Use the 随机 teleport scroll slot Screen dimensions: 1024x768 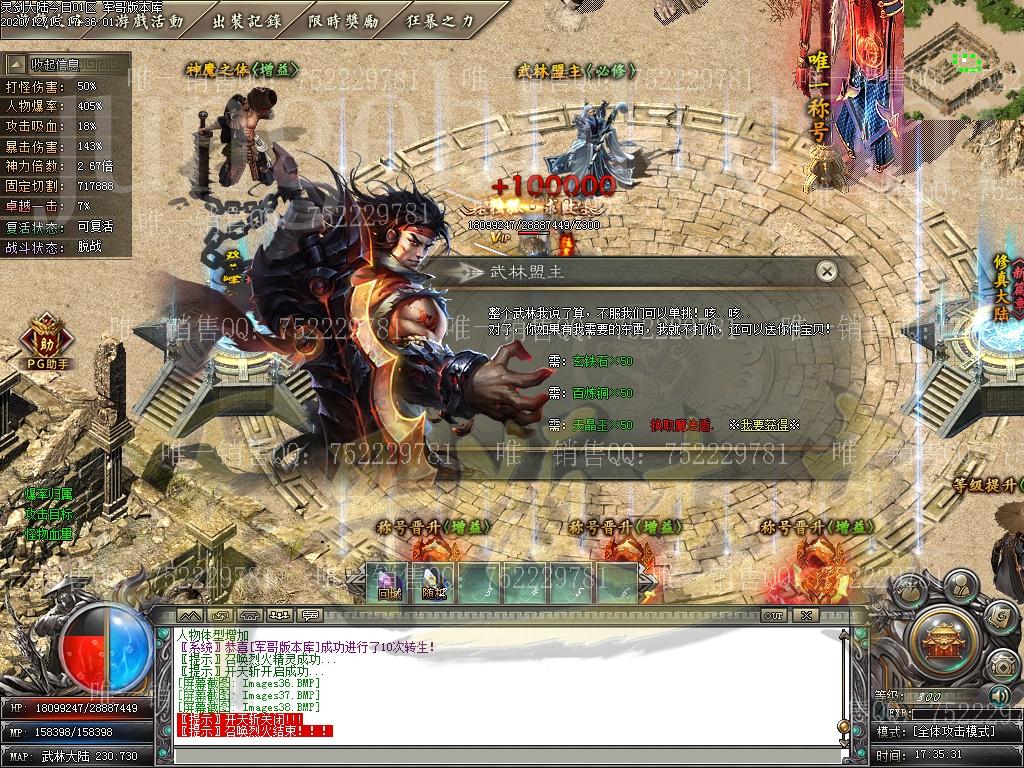click(434, 582)
